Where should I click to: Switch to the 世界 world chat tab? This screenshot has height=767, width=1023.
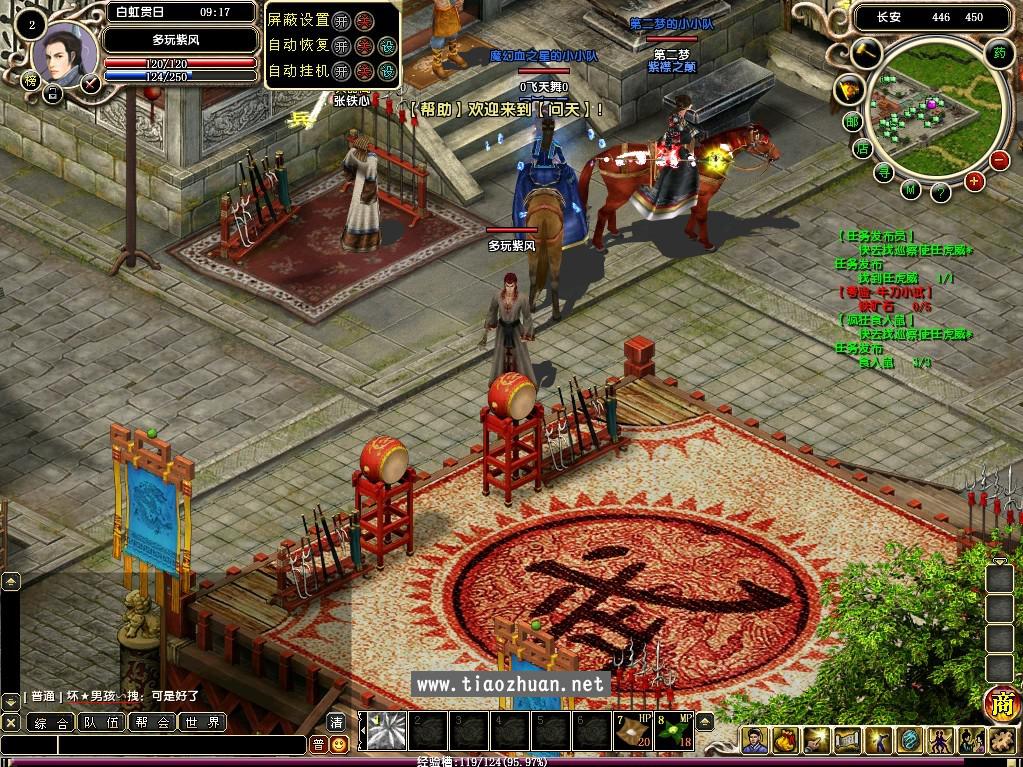coord(202,722)
